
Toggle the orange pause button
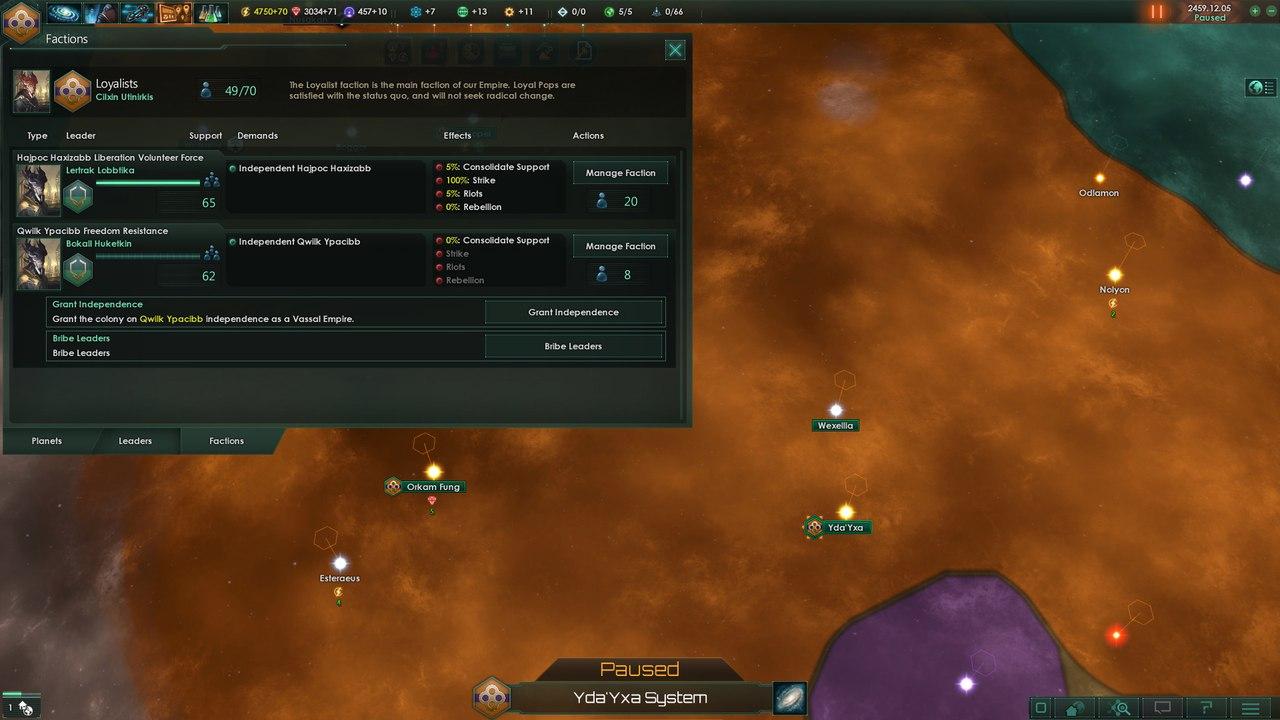click(x=1156, y=12)
